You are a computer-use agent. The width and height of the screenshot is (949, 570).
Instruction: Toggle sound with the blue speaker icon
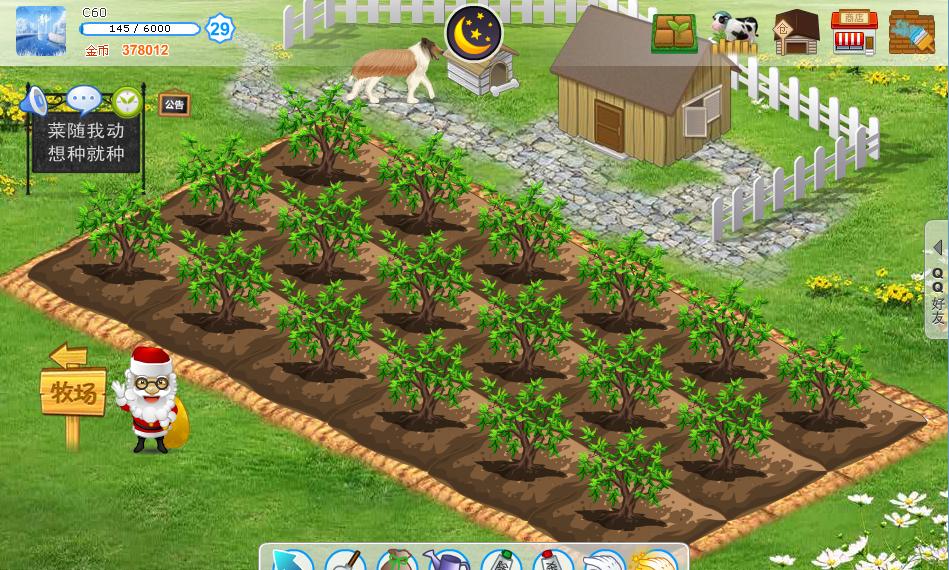pyautogui.click(x=35, y=101)
